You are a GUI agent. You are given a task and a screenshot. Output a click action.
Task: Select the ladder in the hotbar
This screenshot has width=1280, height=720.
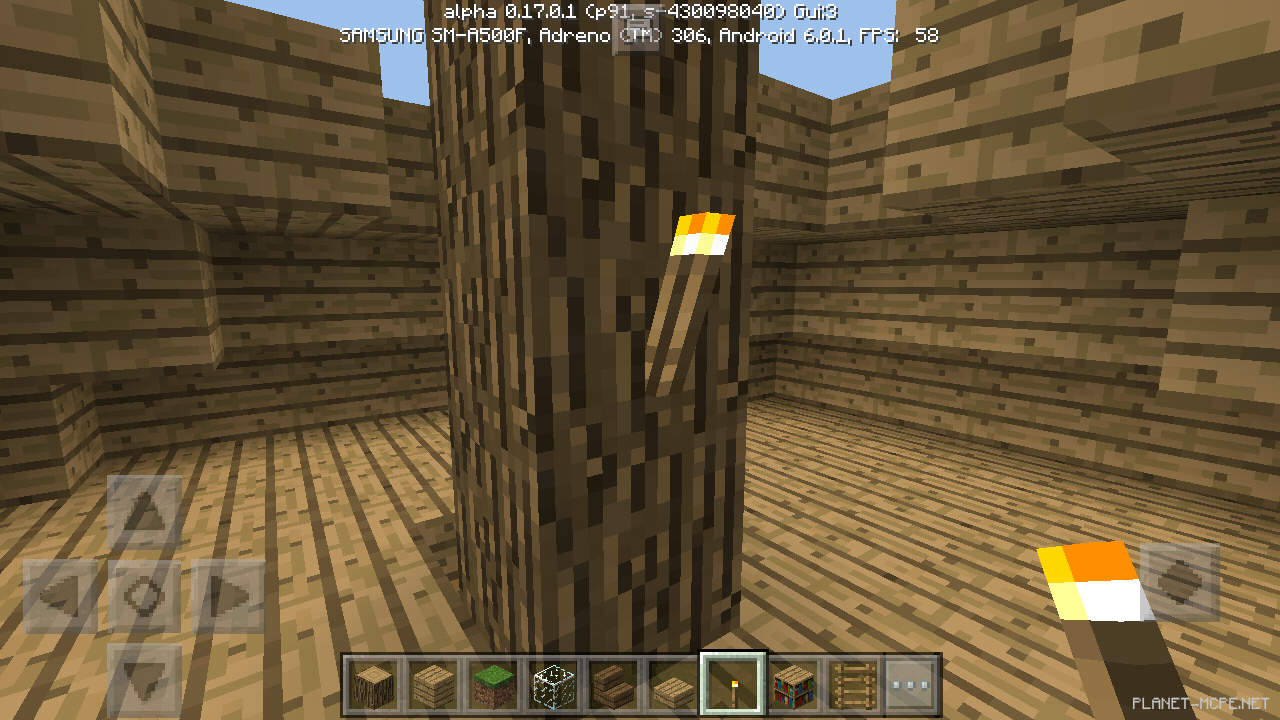pyautogui.click(x=853, y=684)
